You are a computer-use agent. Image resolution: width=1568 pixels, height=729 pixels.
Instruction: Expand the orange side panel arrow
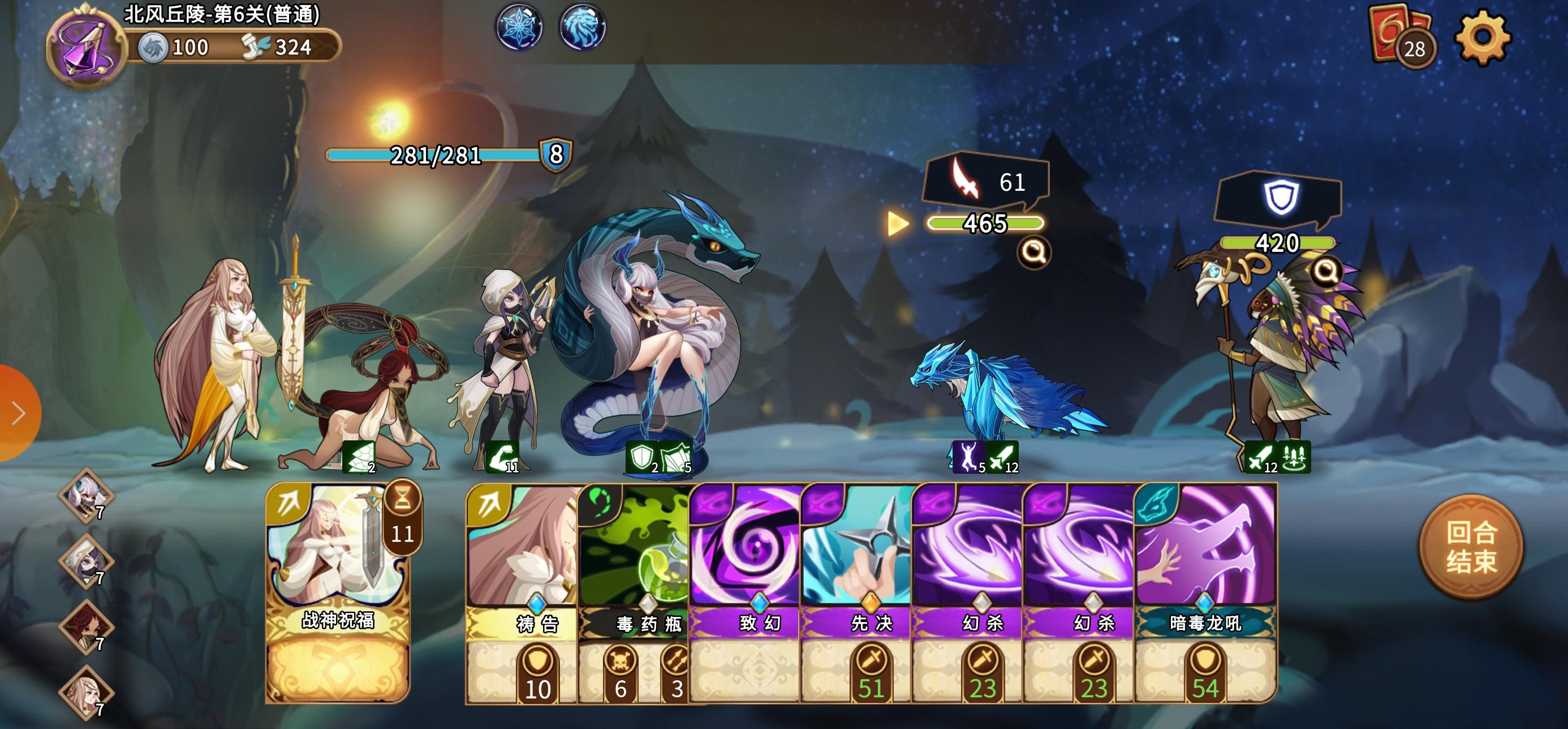(x=18, y=413)
